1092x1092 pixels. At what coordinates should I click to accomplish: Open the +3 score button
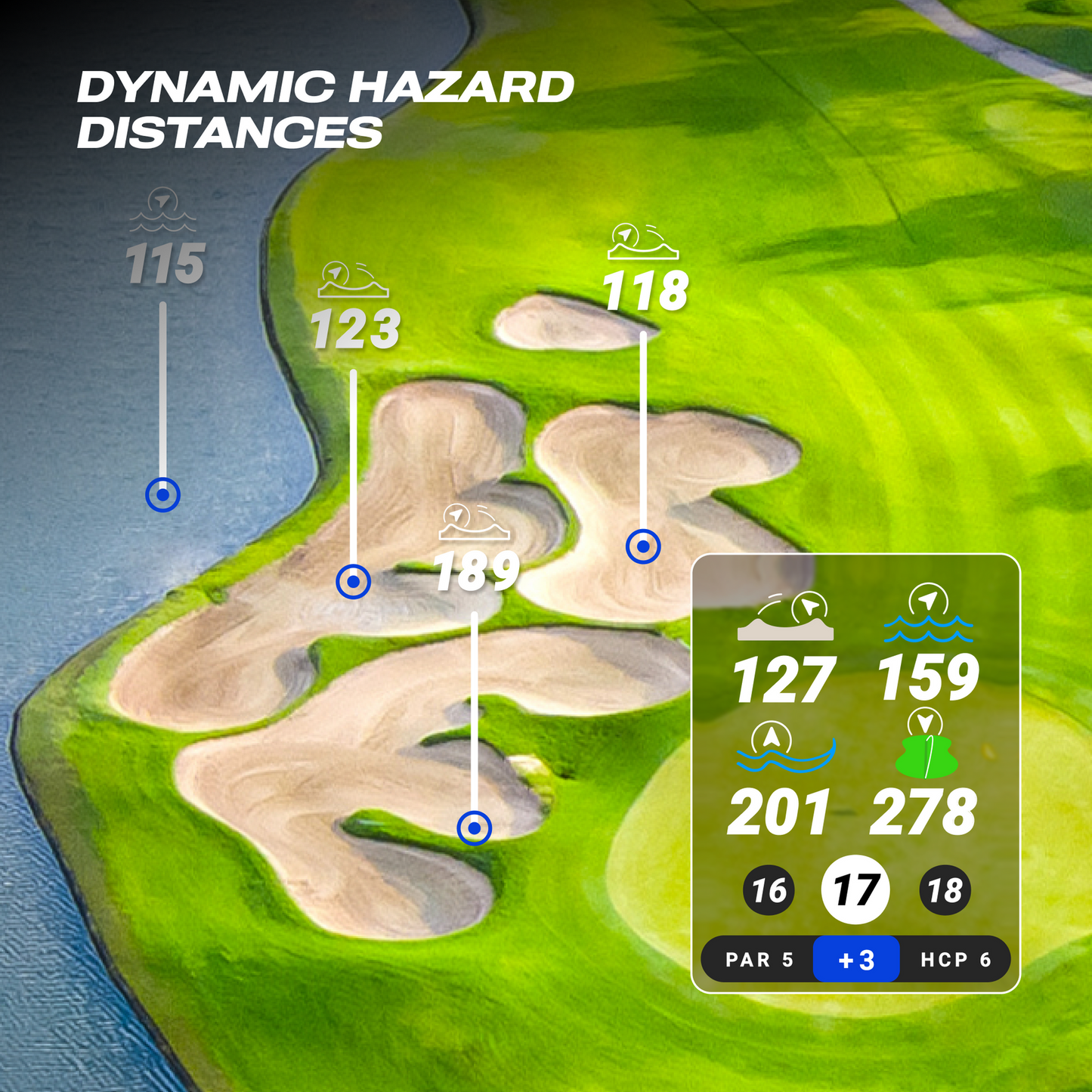tap(856, 960)
